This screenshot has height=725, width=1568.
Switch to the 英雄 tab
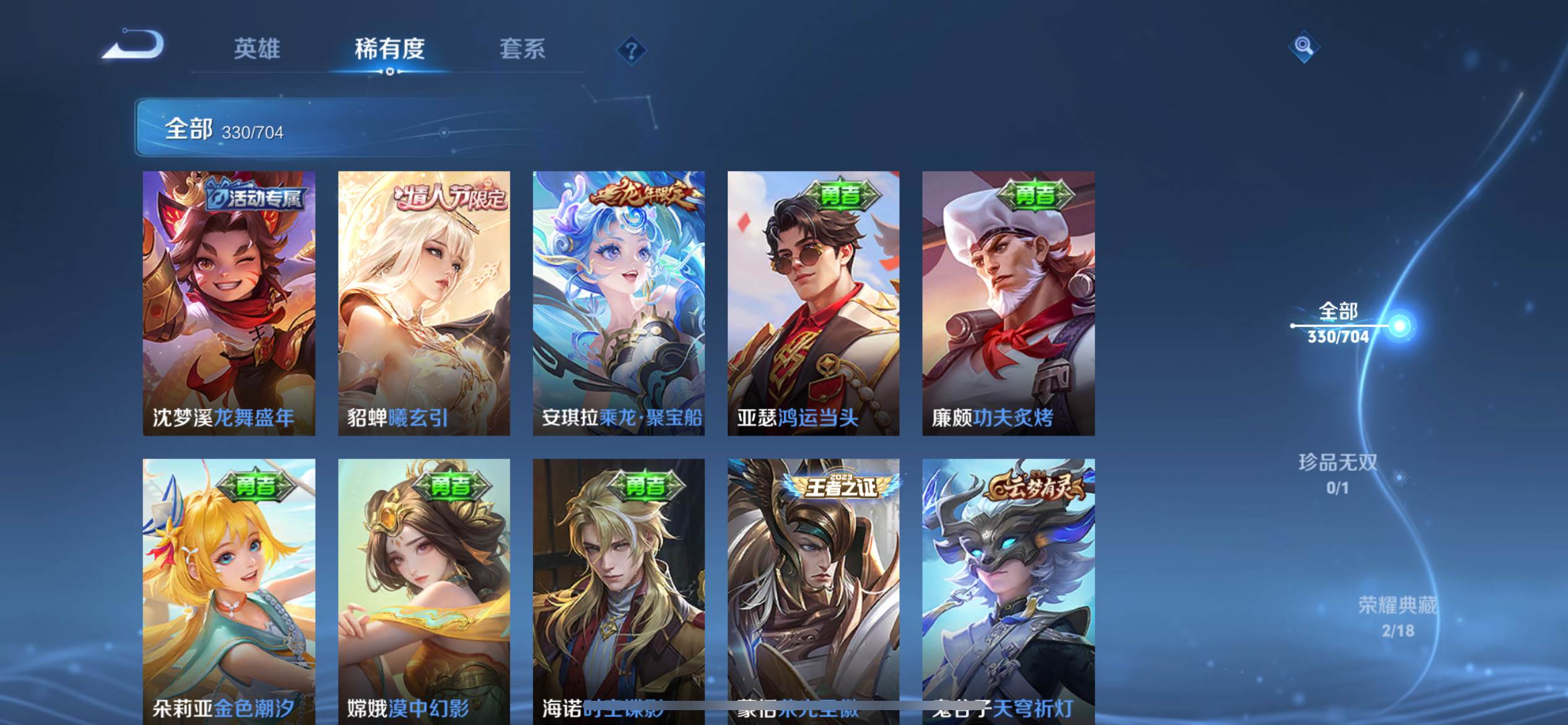[256, 48]
